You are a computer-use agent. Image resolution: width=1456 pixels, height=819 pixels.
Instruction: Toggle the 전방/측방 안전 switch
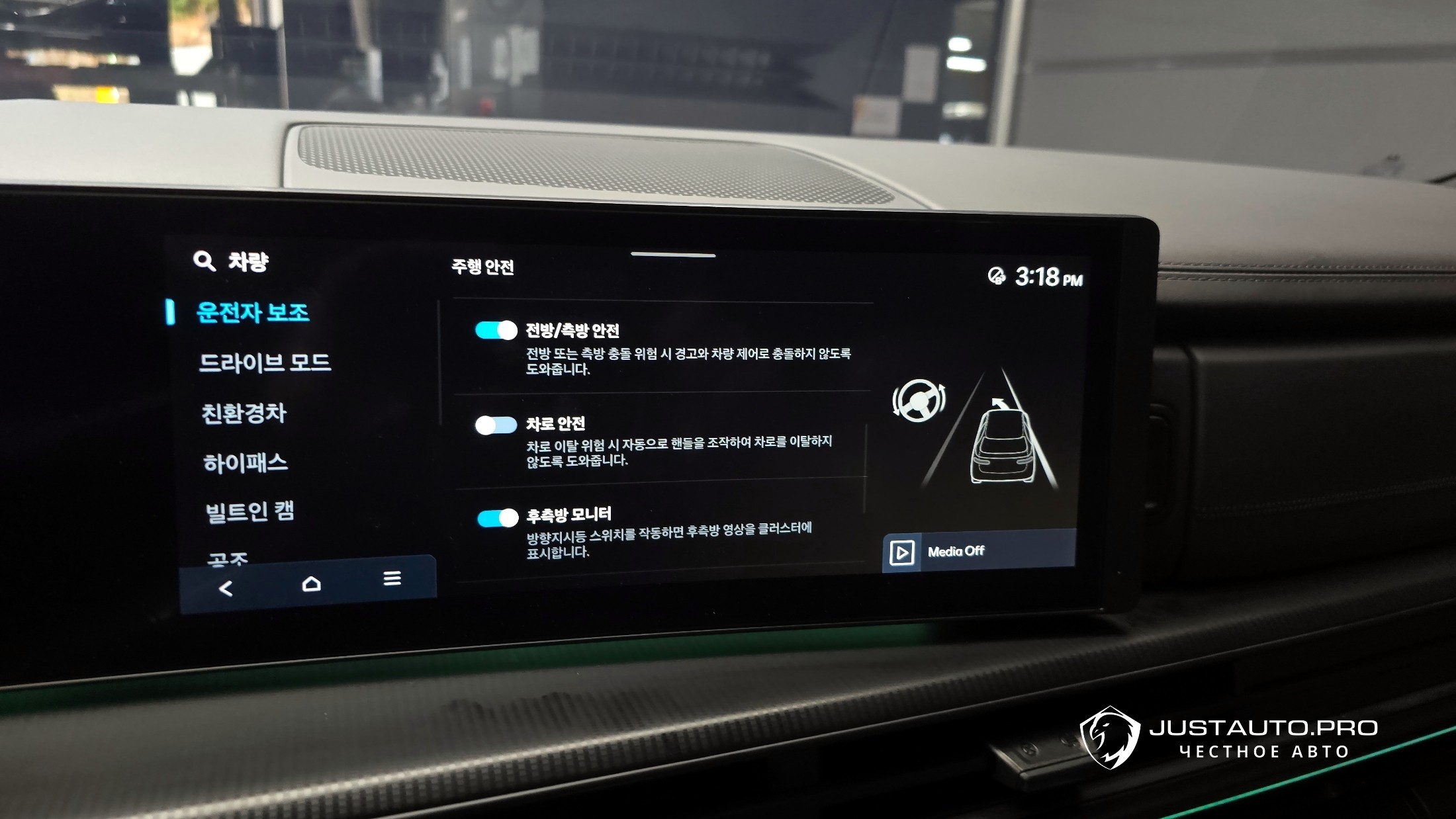coord(496,330)
